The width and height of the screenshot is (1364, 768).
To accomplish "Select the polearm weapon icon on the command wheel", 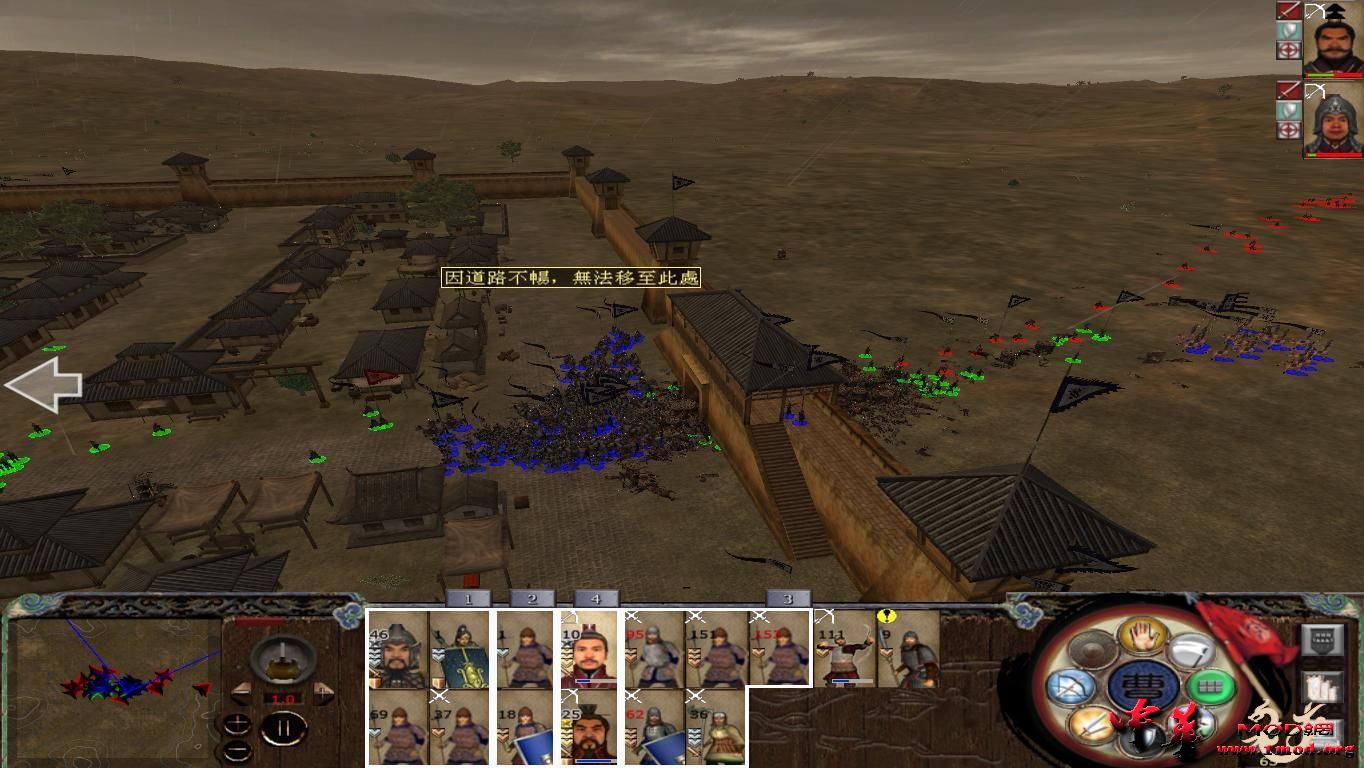I will (x=1193, y=652).
